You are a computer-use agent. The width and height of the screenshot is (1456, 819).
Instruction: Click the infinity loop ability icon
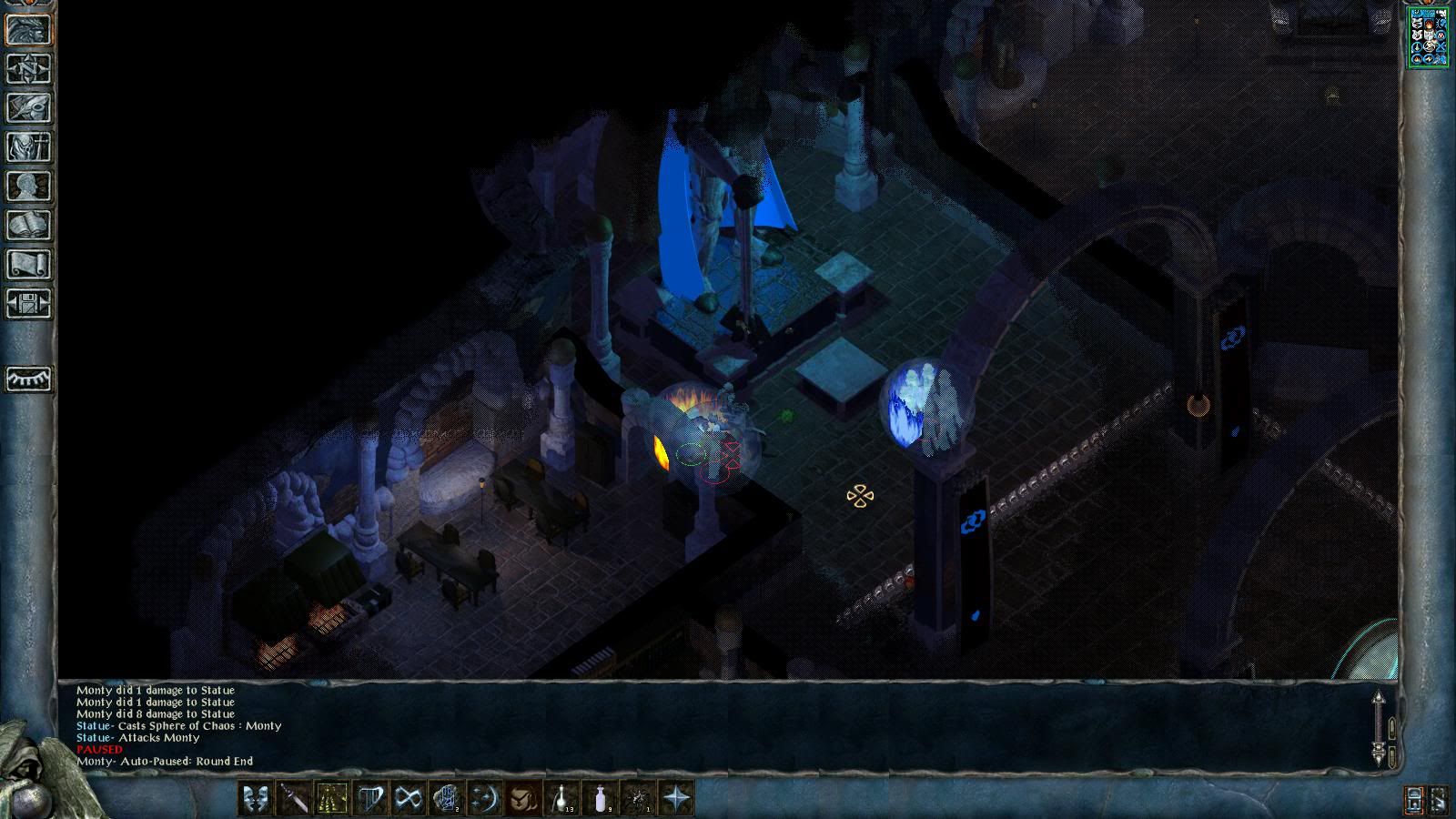pos(409,798)
